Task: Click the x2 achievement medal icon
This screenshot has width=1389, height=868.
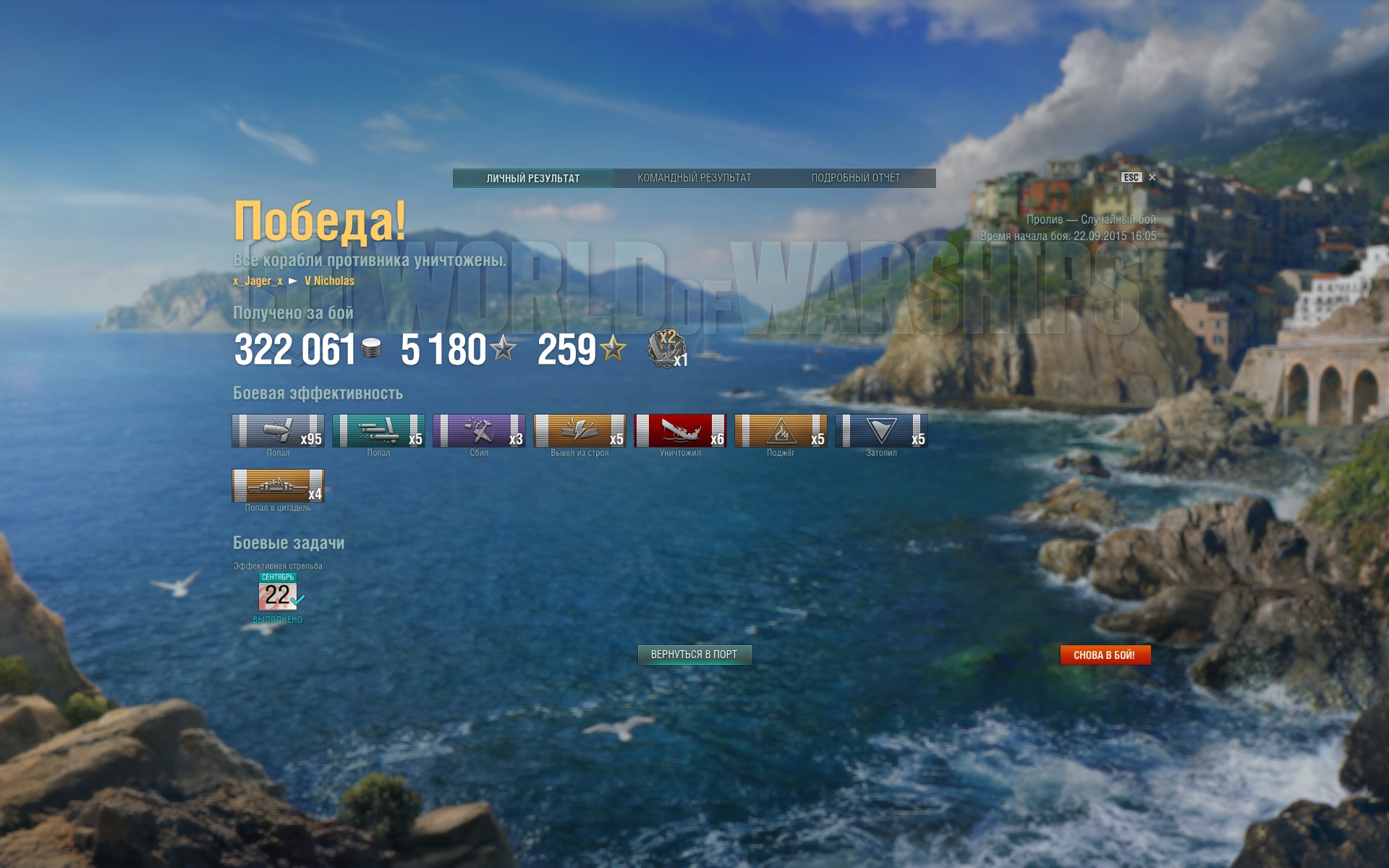Action: tap(667, 348)
